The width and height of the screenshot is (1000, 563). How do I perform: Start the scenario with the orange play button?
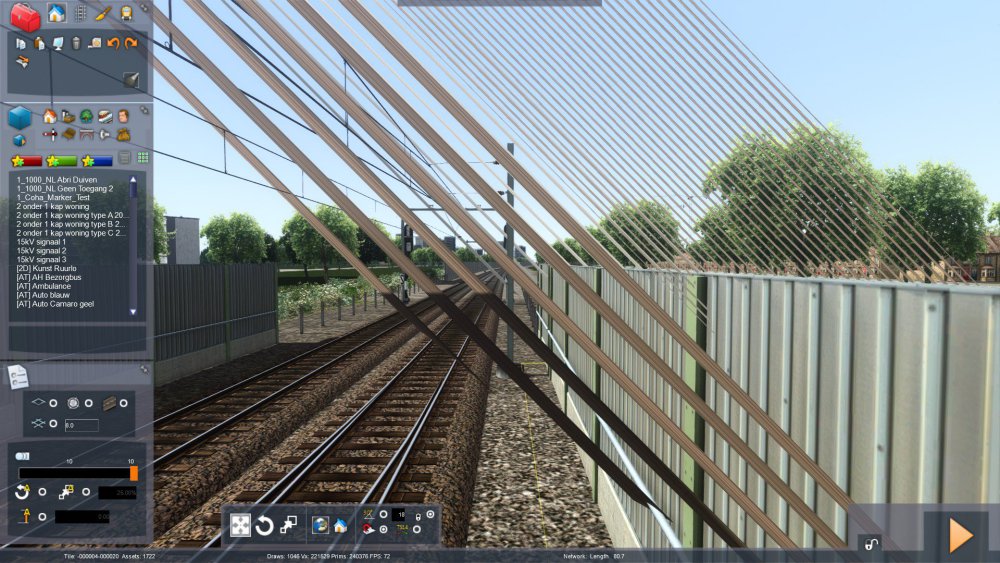tap(960, 536)
